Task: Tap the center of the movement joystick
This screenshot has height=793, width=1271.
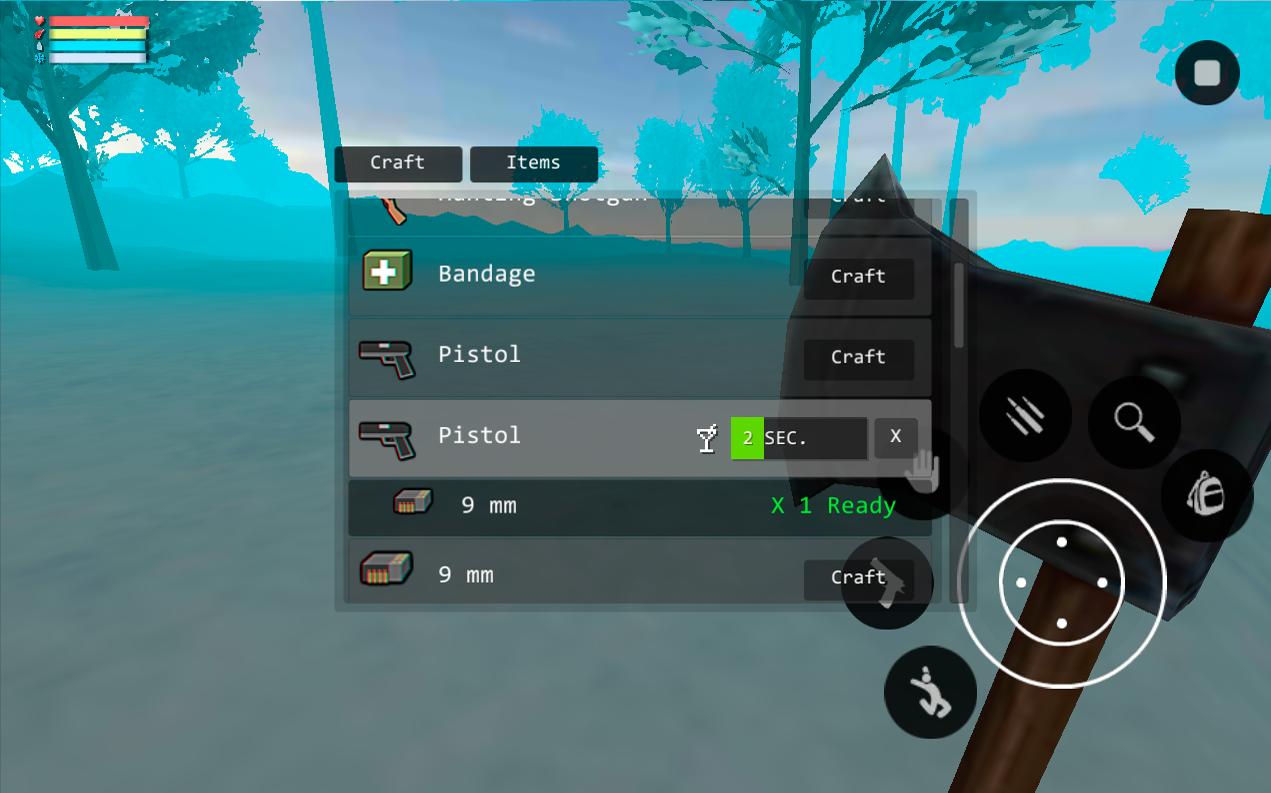Action: coord(1061,583)
